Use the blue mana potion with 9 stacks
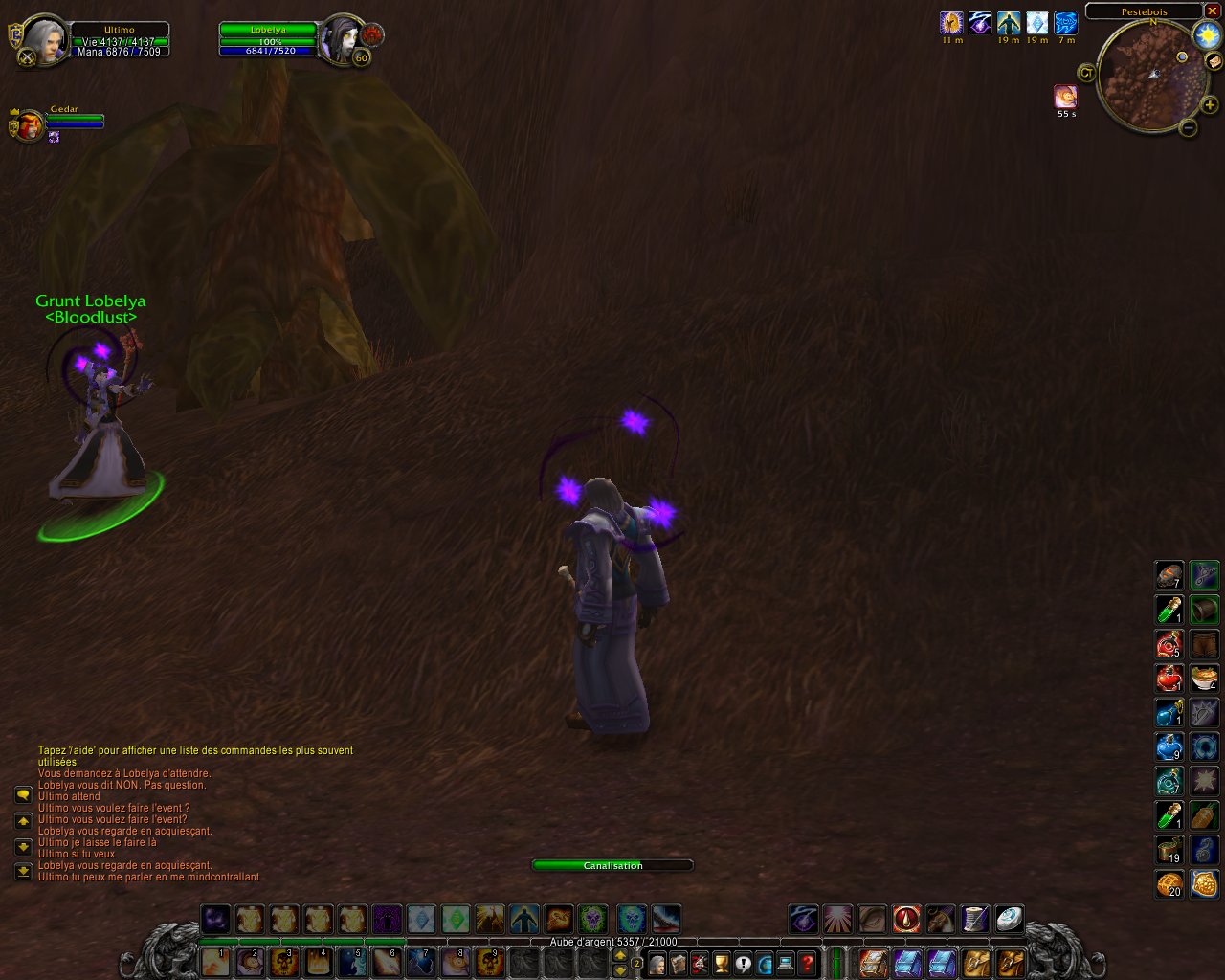The width and height of the screenshot is (1225, 980). (1169, 746)
